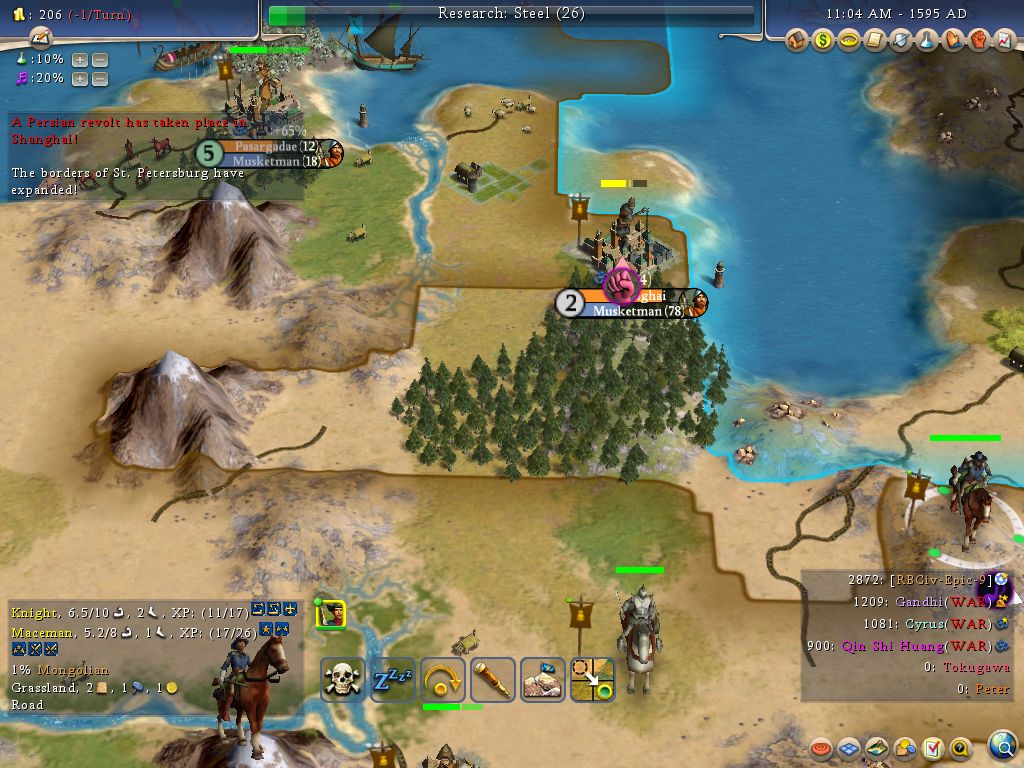Open the Technology Advisor flask icon
Image resolution: width=1024 pixels, height=768 pixels.
(927, 41)
